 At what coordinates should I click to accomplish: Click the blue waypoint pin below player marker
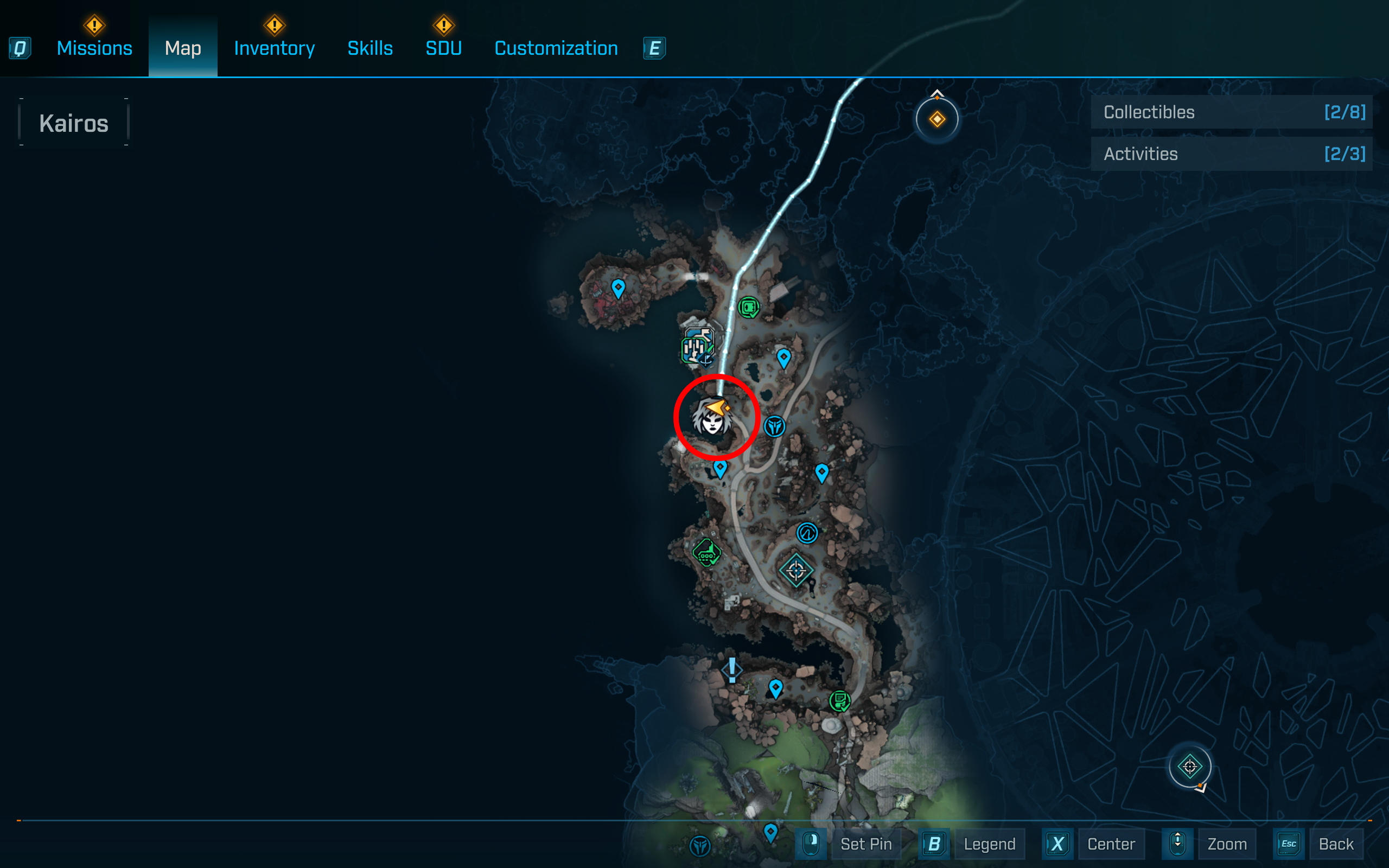(721, 468)
